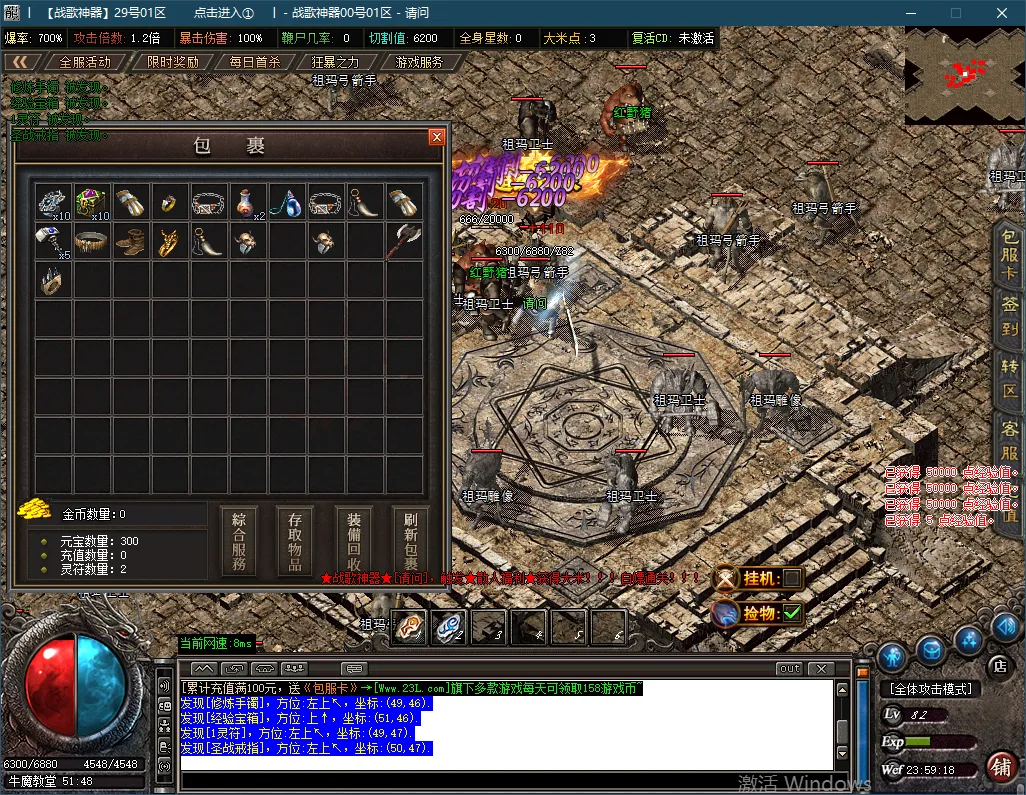This screenshot has width=1026, height=795.
Task: Enable the 挂机 auto-battle checkbox
Action: pyautogui.click(x=791, y=578)
